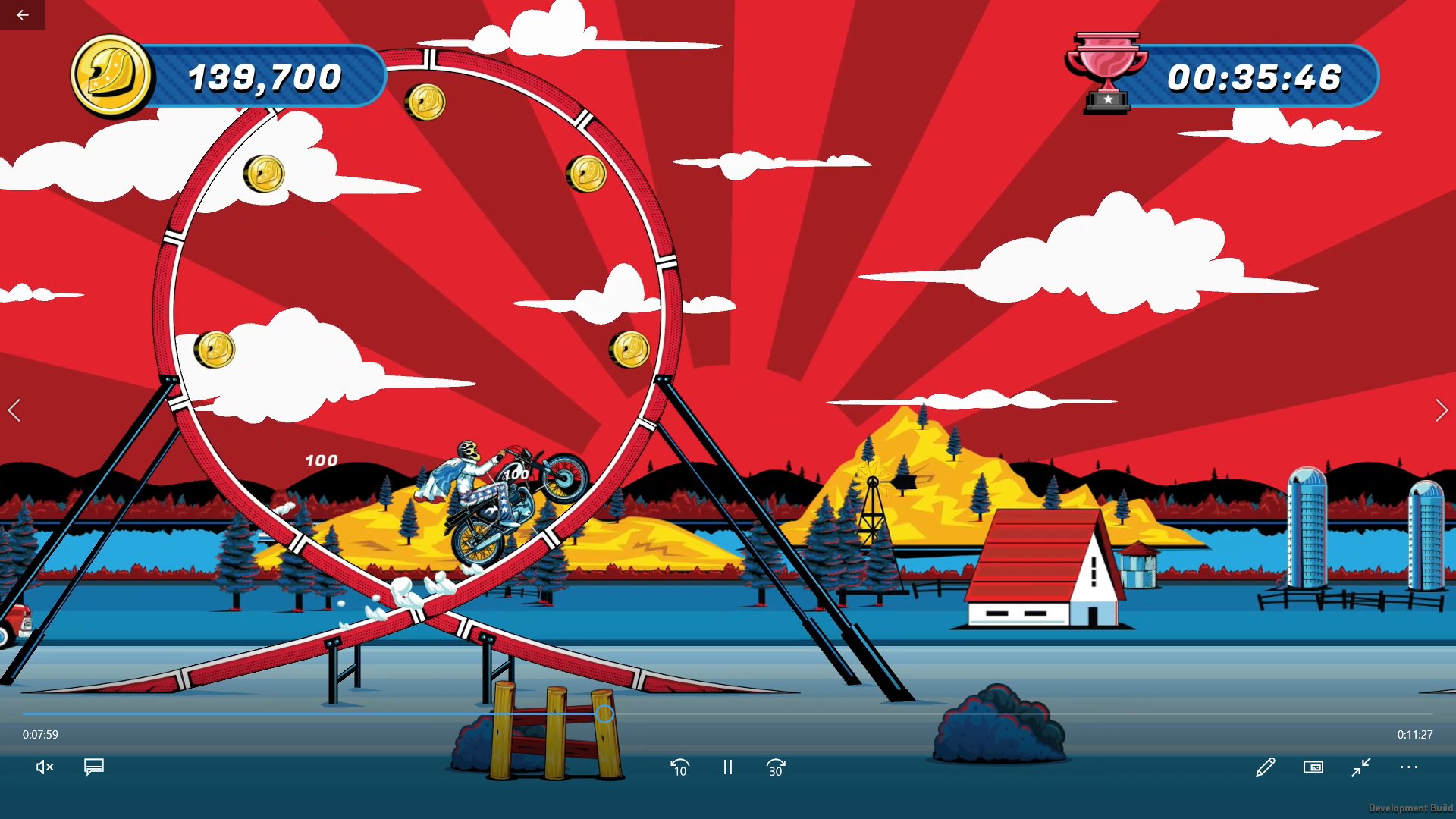Screen dimensions: 1456x819
Task: Open the pencil edit tool
Action: click(x=1265, y=767)
